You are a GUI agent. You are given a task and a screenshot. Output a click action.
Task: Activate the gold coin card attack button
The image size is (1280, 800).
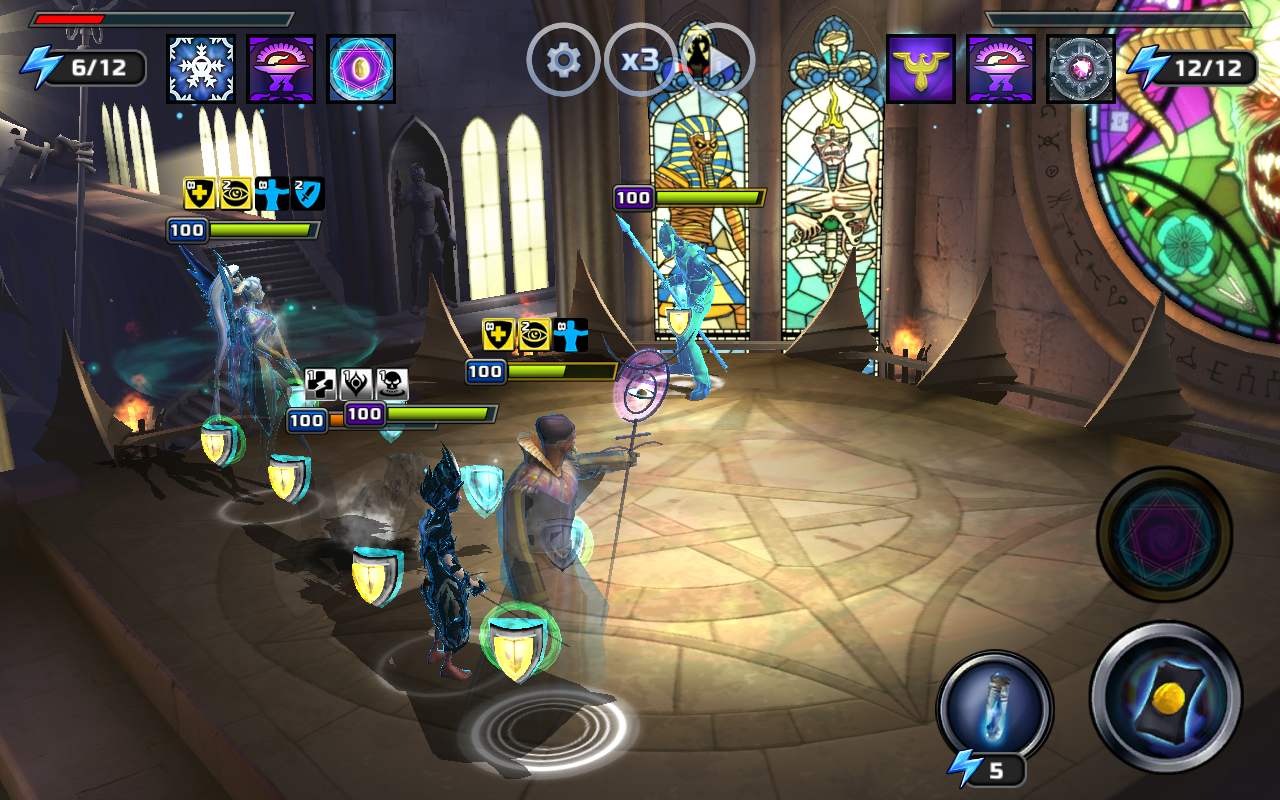[x=1166, y=697]
